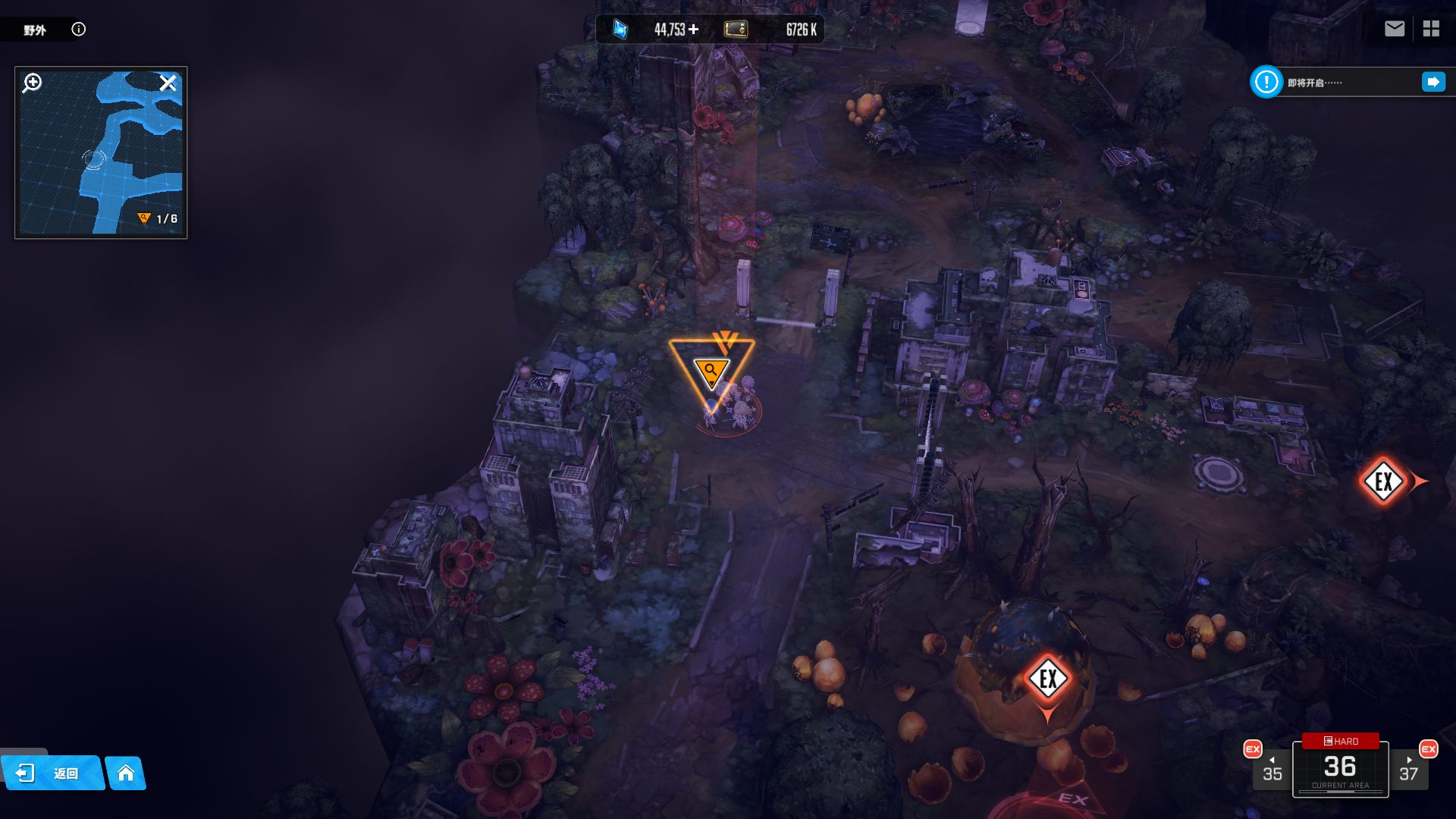Image resolution: width=1456 pixels, height=819 pixels.
Task: Select the EX stage marker on the right edge
Action: click(x=1384, y=481)
